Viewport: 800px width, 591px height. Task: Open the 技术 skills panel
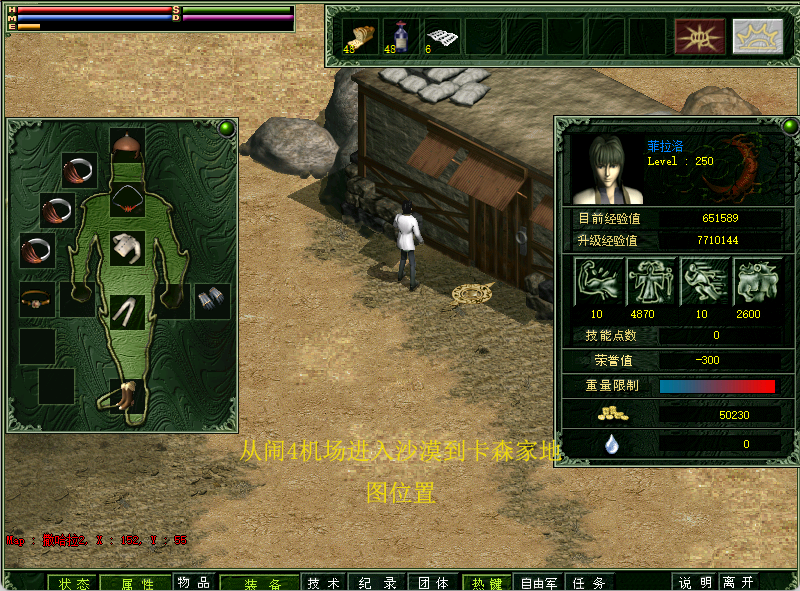point(322,582)
